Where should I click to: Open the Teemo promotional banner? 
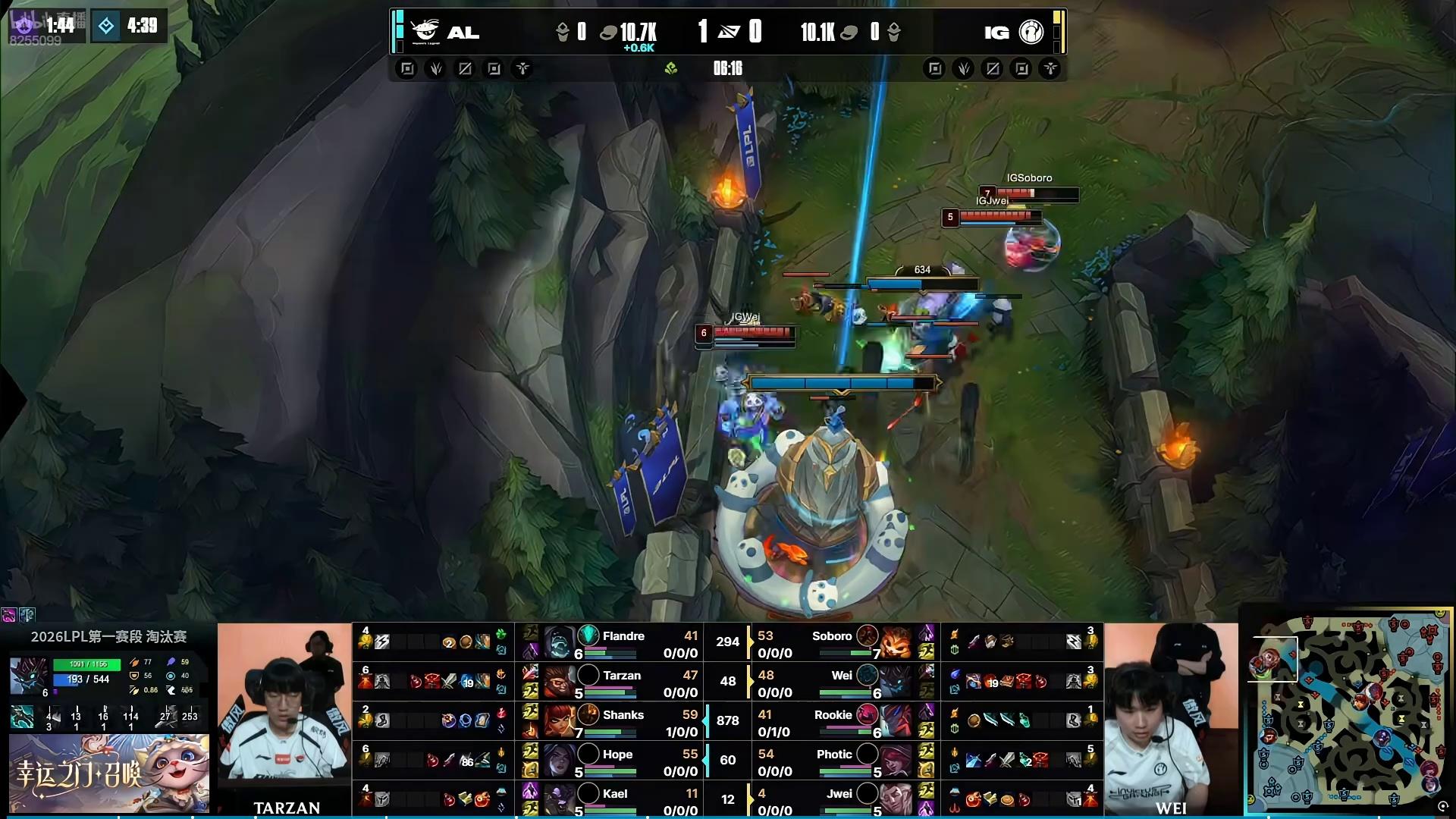tap(108, 773)
